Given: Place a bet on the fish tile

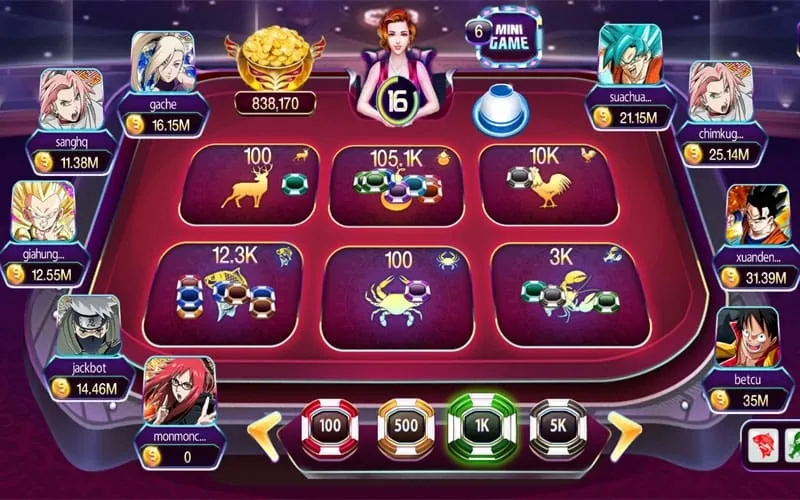Looking at the screenshot, I should coord(232,291).
